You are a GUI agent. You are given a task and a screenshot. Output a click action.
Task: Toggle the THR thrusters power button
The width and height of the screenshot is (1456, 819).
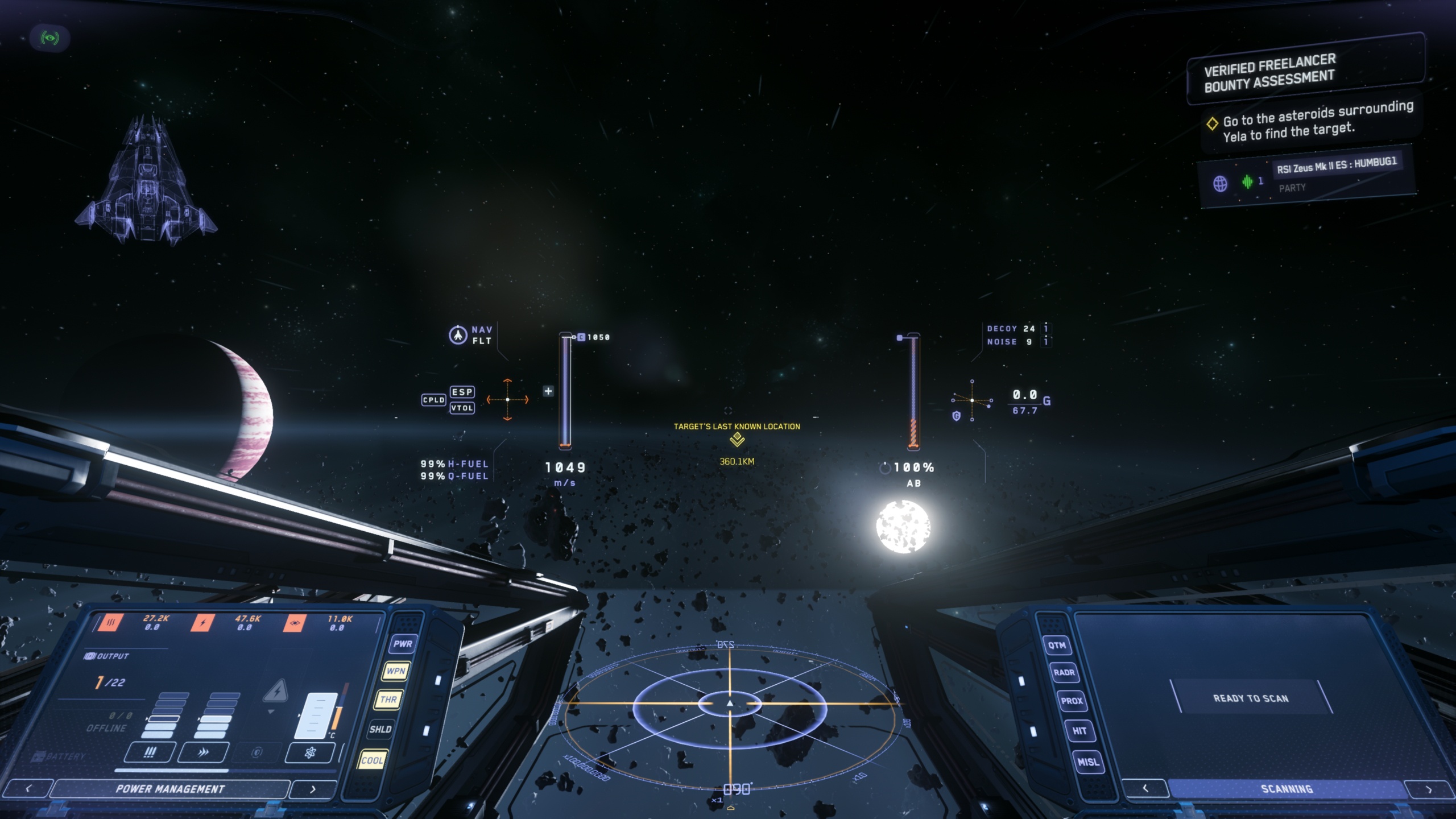[388, 700]
